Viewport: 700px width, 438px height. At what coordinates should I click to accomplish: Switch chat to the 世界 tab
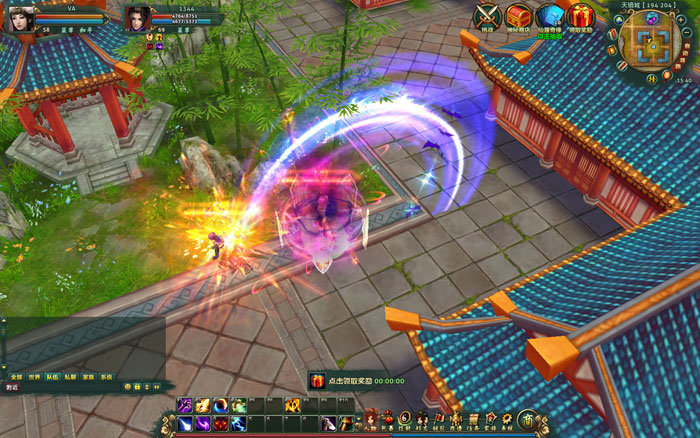point(33,376)
